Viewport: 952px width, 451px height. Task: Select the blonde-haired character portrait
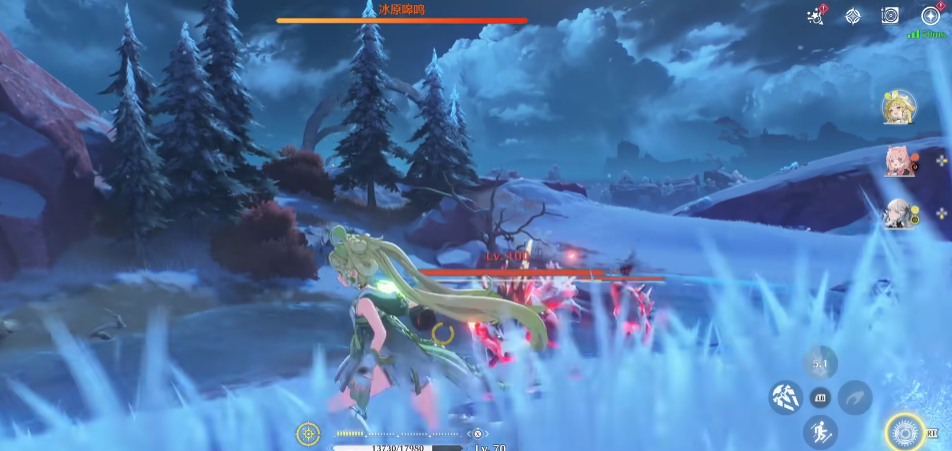coord(899,108)
